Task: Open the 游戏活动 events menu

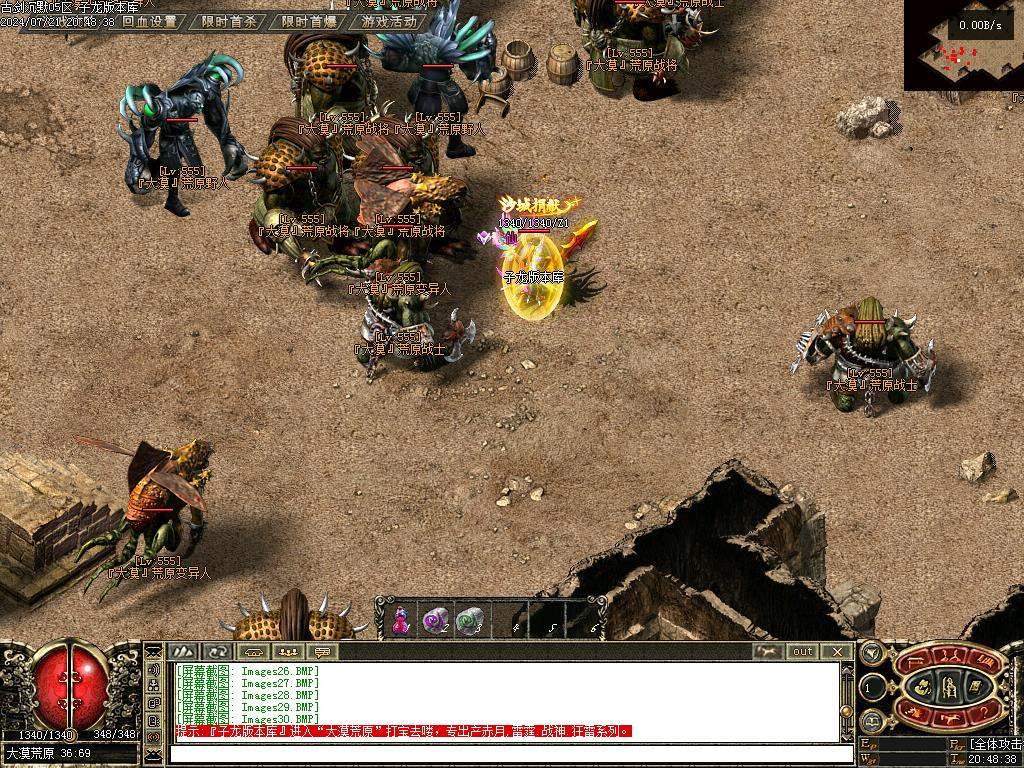Action: (389, 21)
